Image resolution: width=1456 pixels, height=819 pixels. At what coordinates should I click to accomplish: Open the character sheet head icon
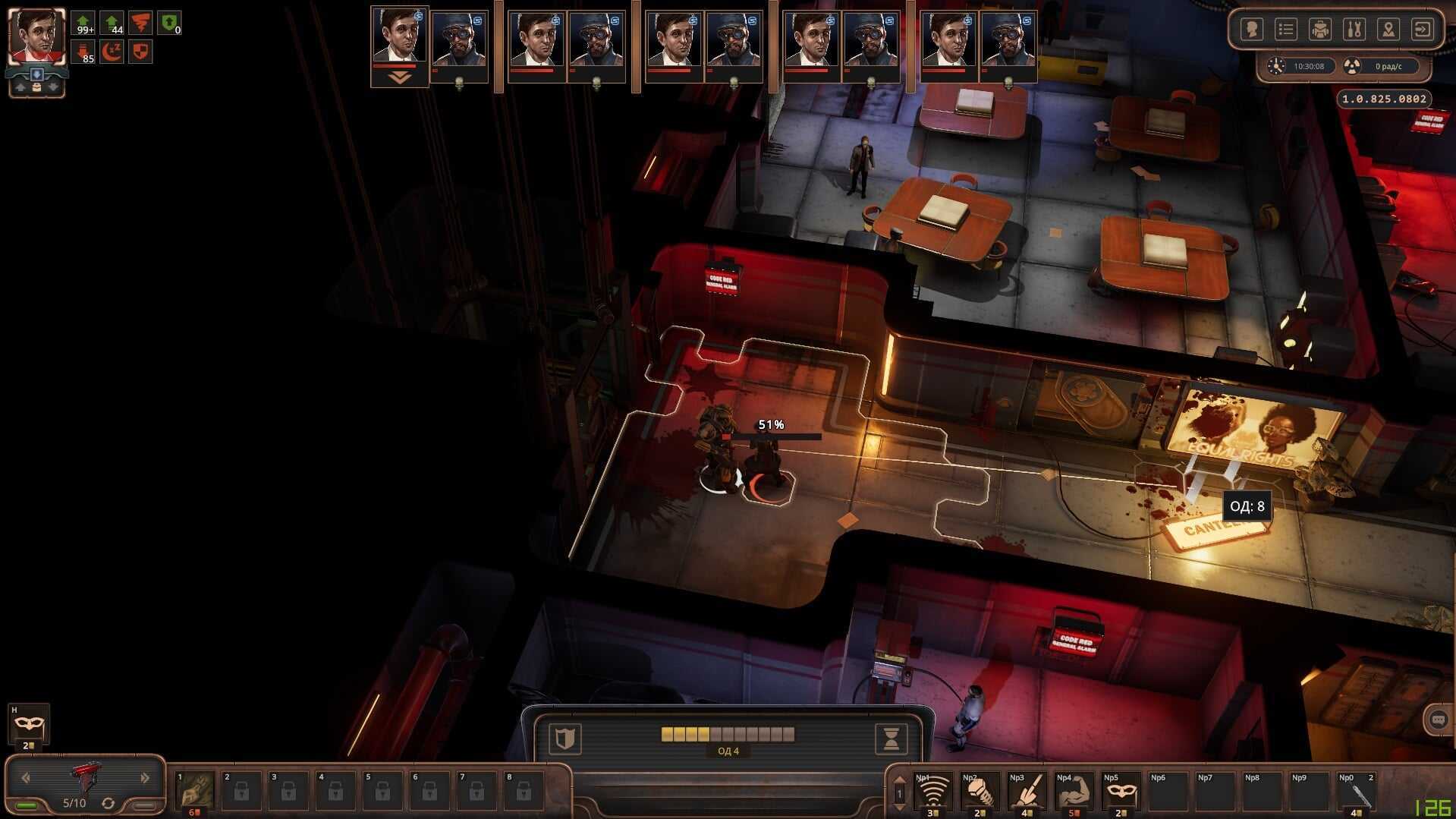coord(1251,30)
